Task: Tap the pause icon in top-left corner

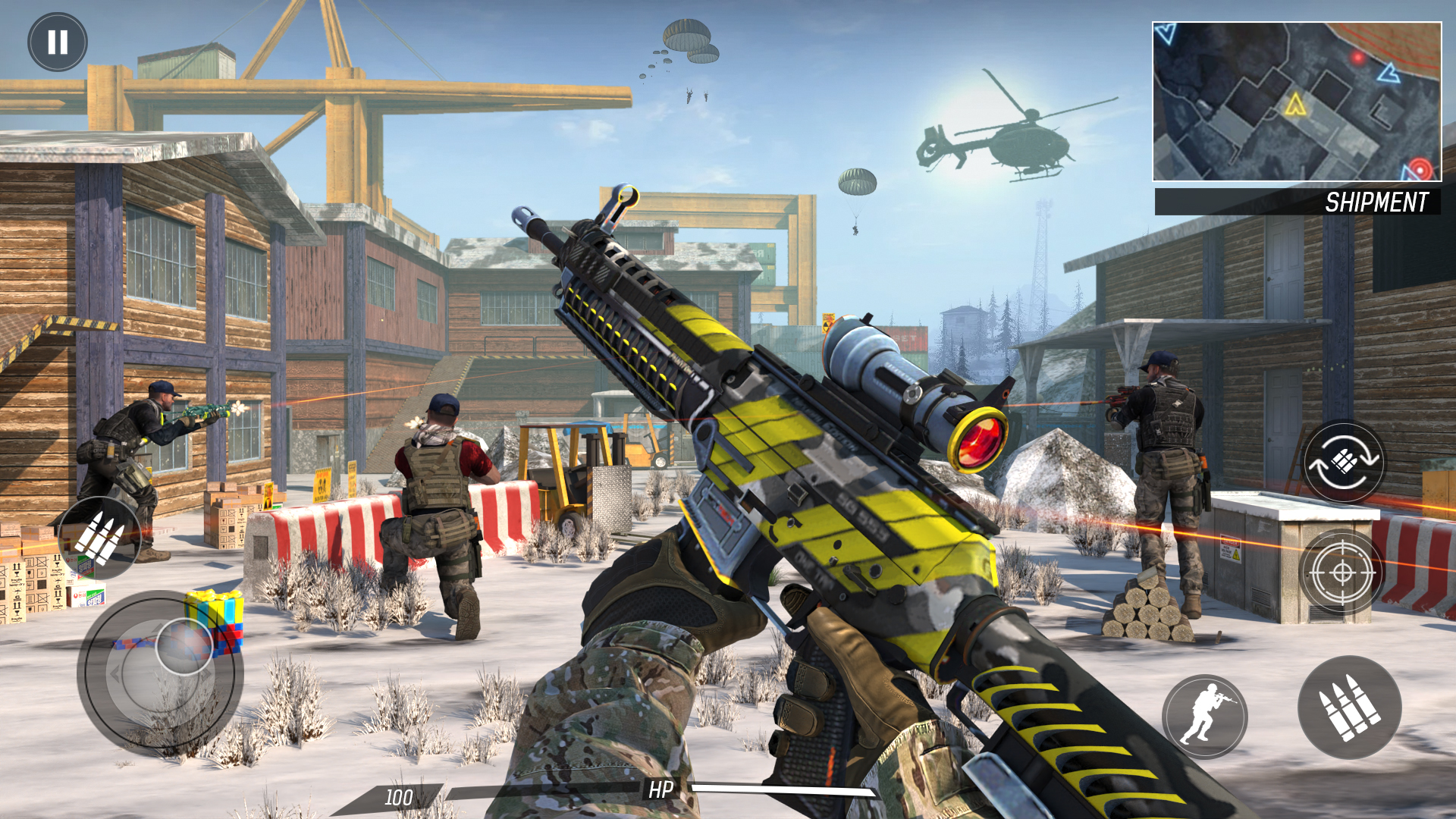Action: [57, 42]
